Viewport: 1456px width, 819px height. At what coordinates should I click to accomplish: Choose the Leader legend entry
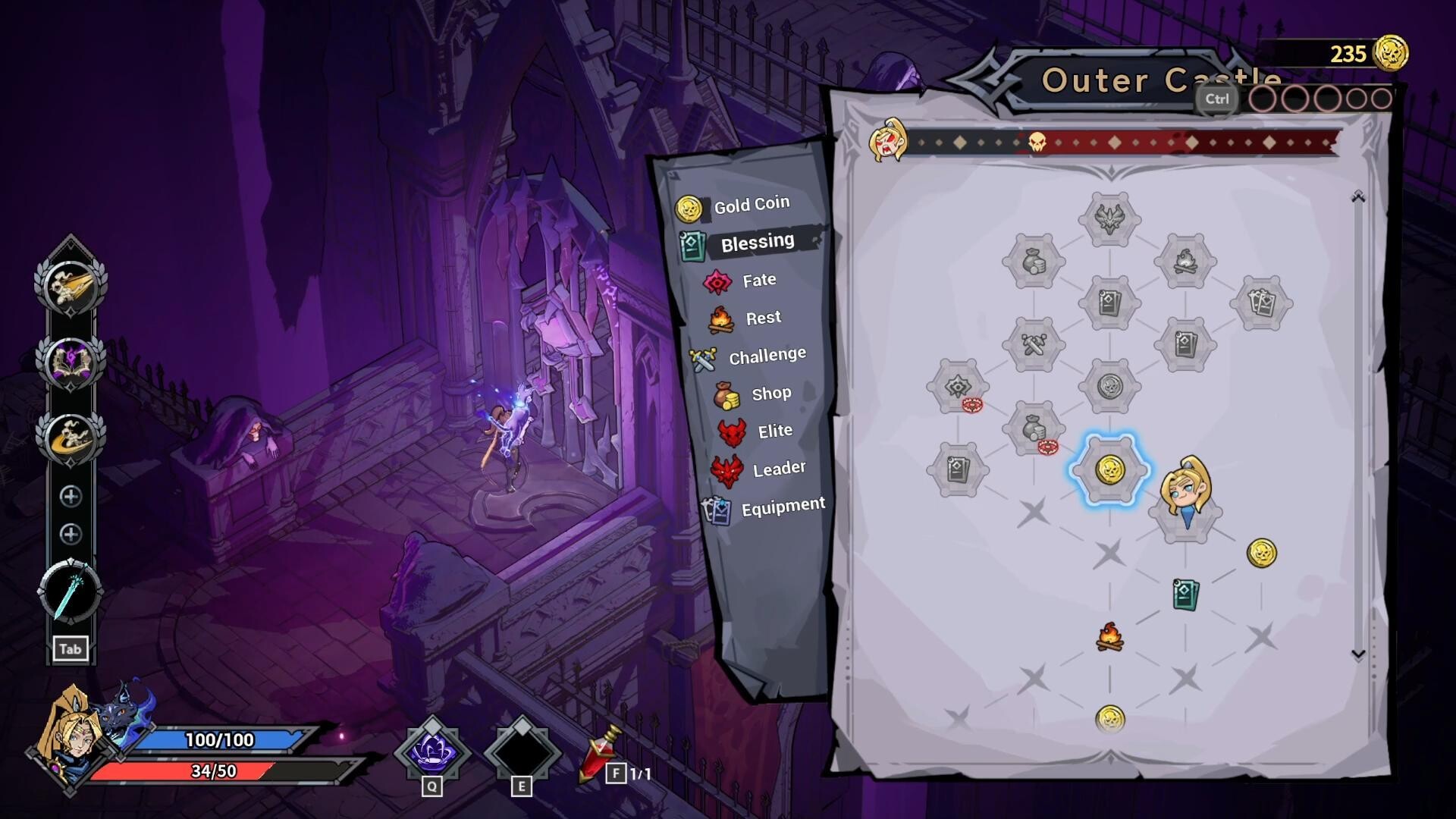pyautogui.click(x=778, y=469)
